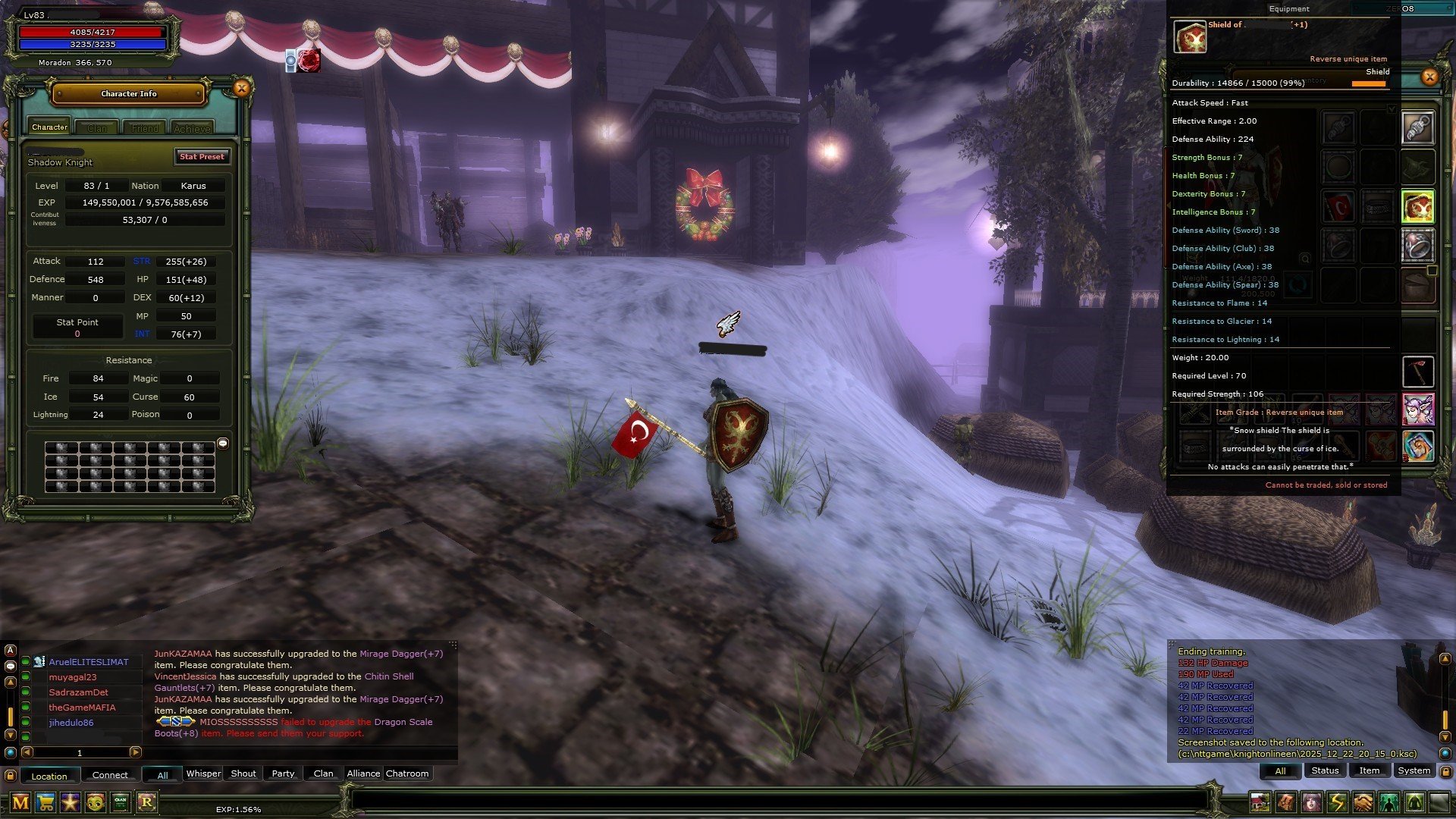Filter the info log by Status

(x=1325, y=770)
